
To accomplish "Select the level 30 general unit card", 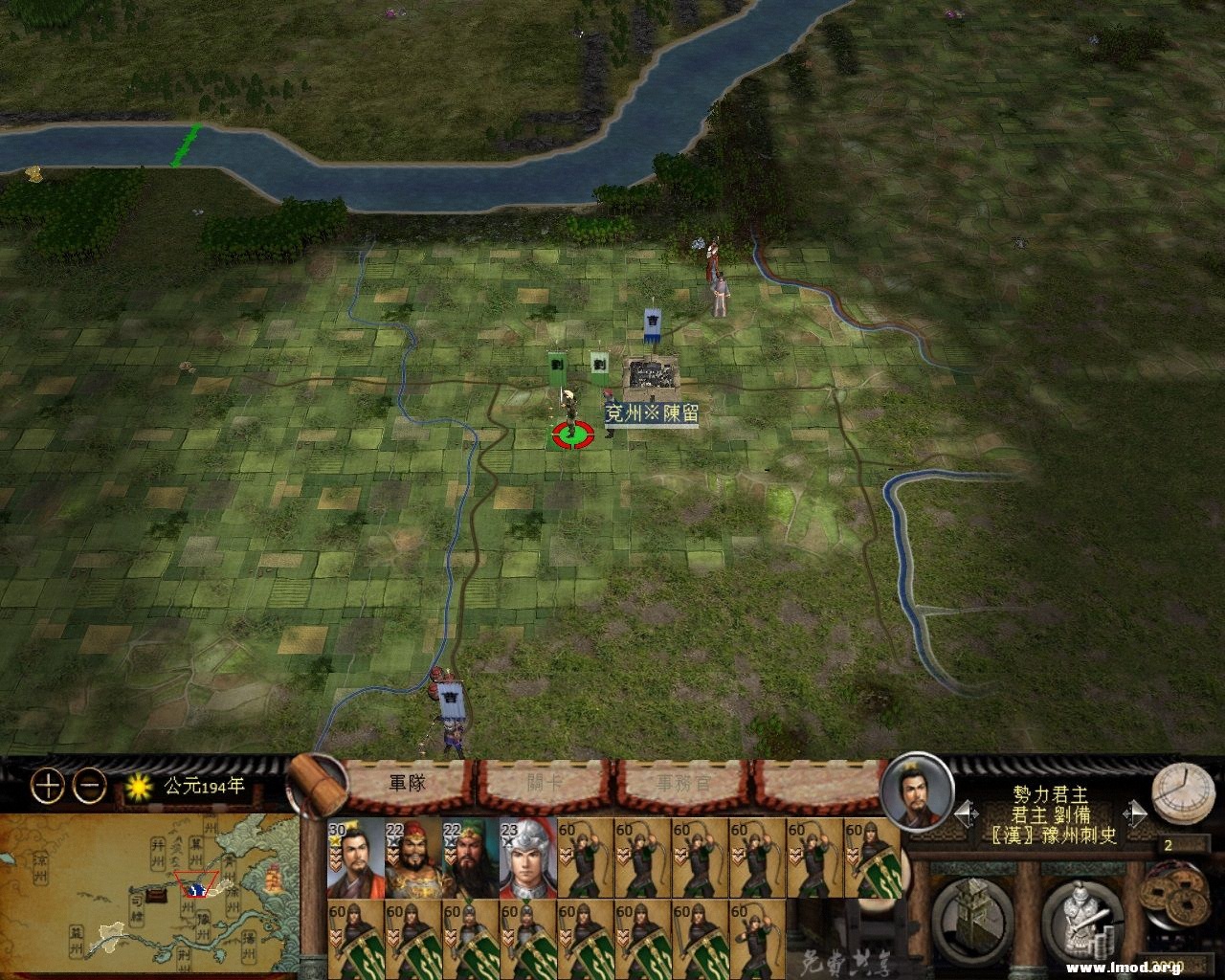I will pos(355,857).
